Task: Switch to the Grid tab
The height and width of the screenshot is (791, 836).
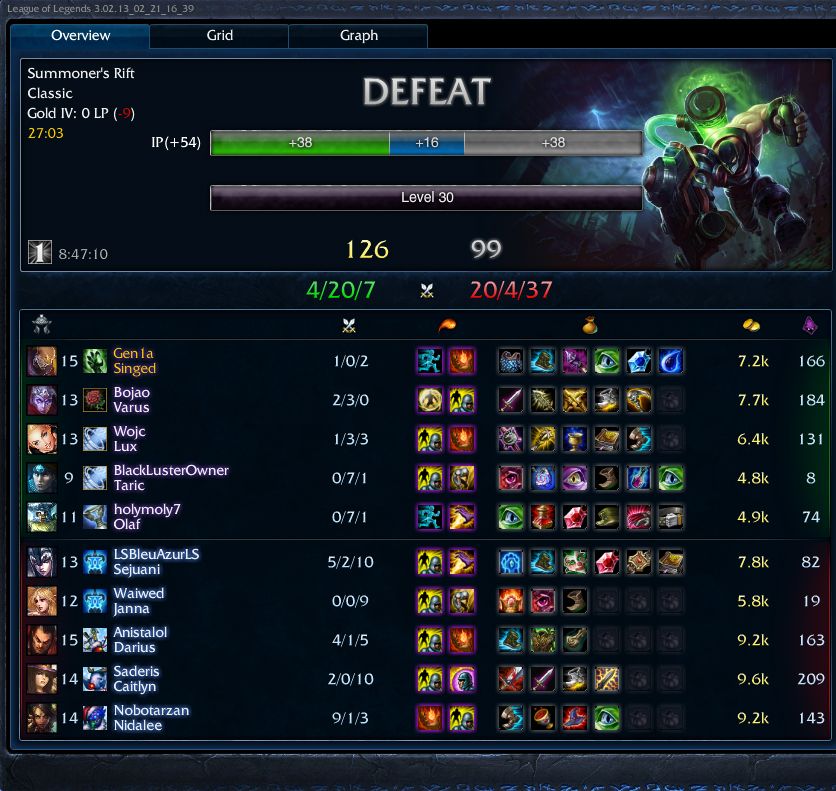Action: click(219, 36)
